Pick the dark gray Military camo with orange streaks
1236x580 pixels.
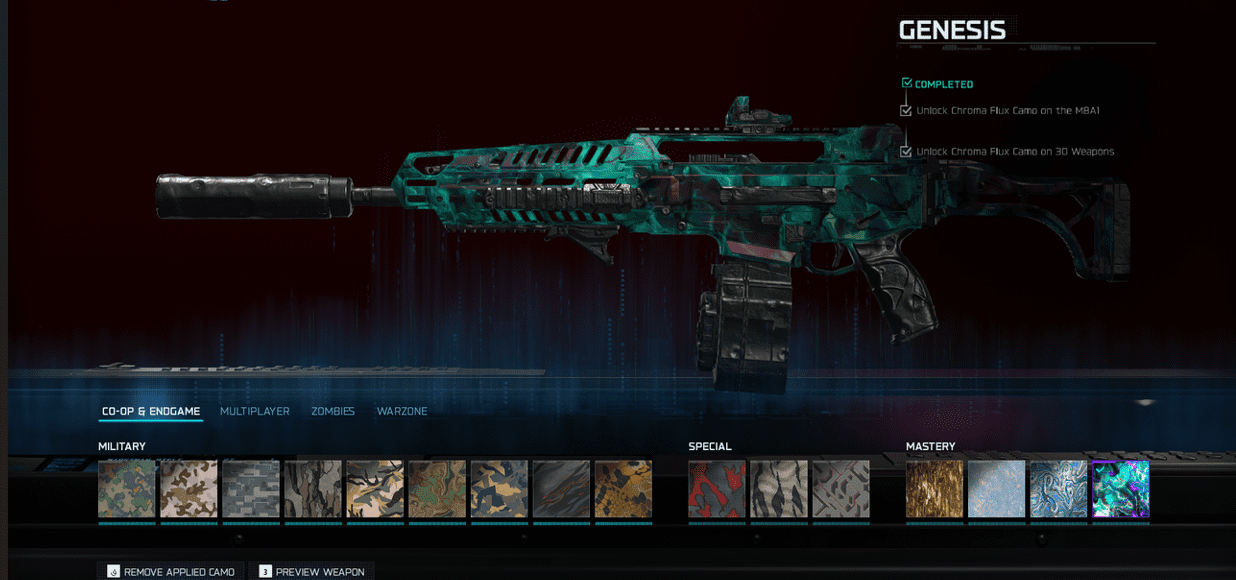pos(560,489)
